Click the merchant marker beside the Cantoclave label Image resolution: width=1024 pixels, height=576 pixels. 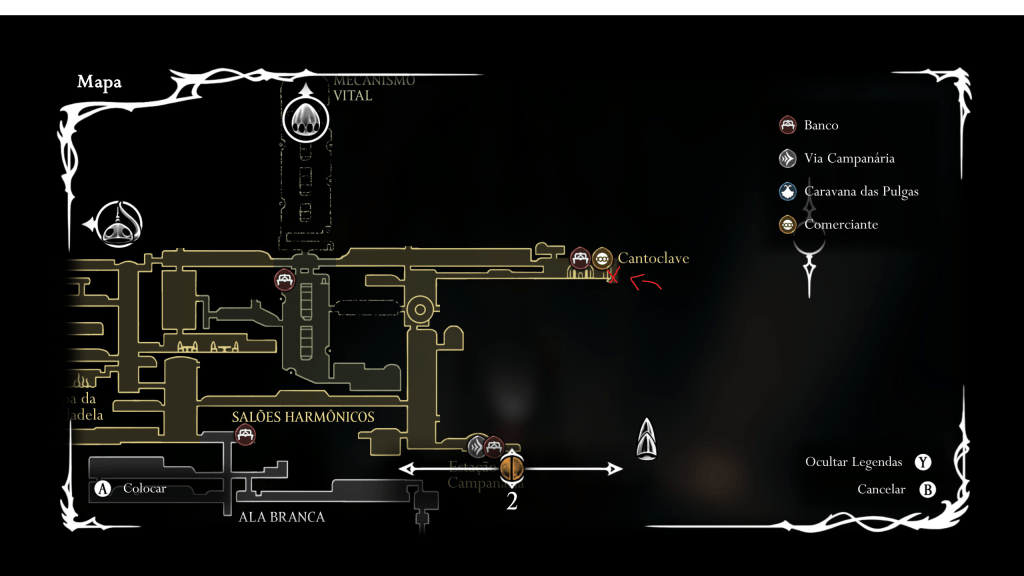601,259
